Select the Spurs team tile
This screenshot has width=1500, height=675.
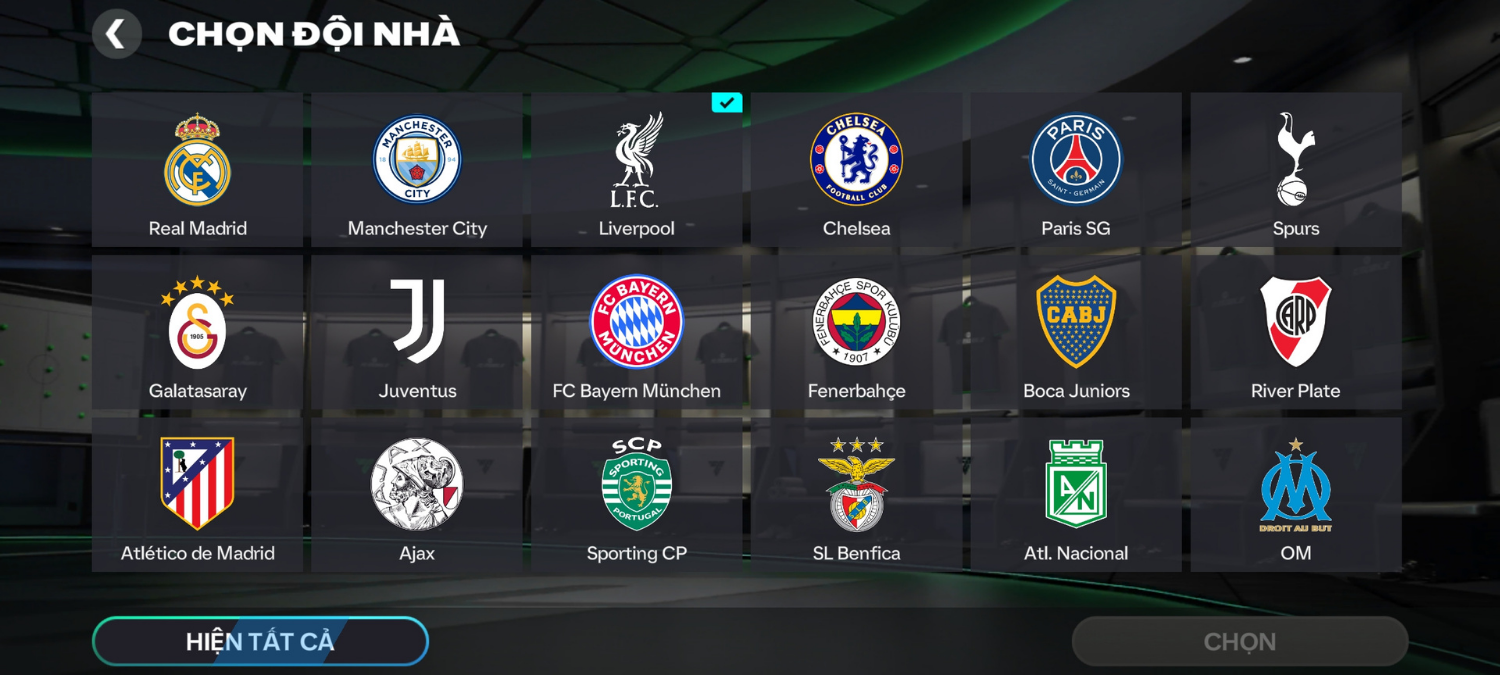(x=1296, y=170)
